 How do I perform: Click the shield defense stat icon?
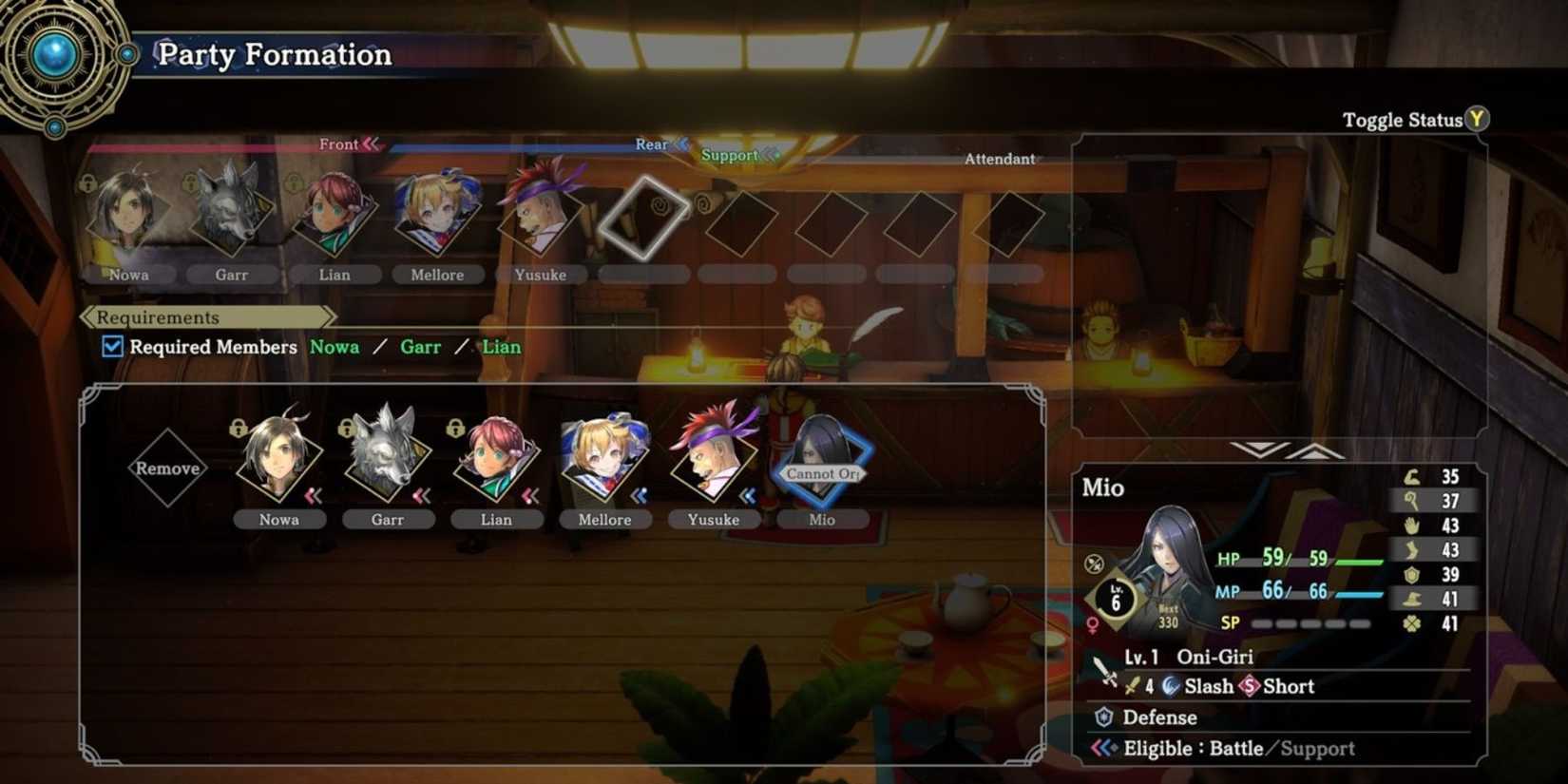click(x=1412, y=575)
